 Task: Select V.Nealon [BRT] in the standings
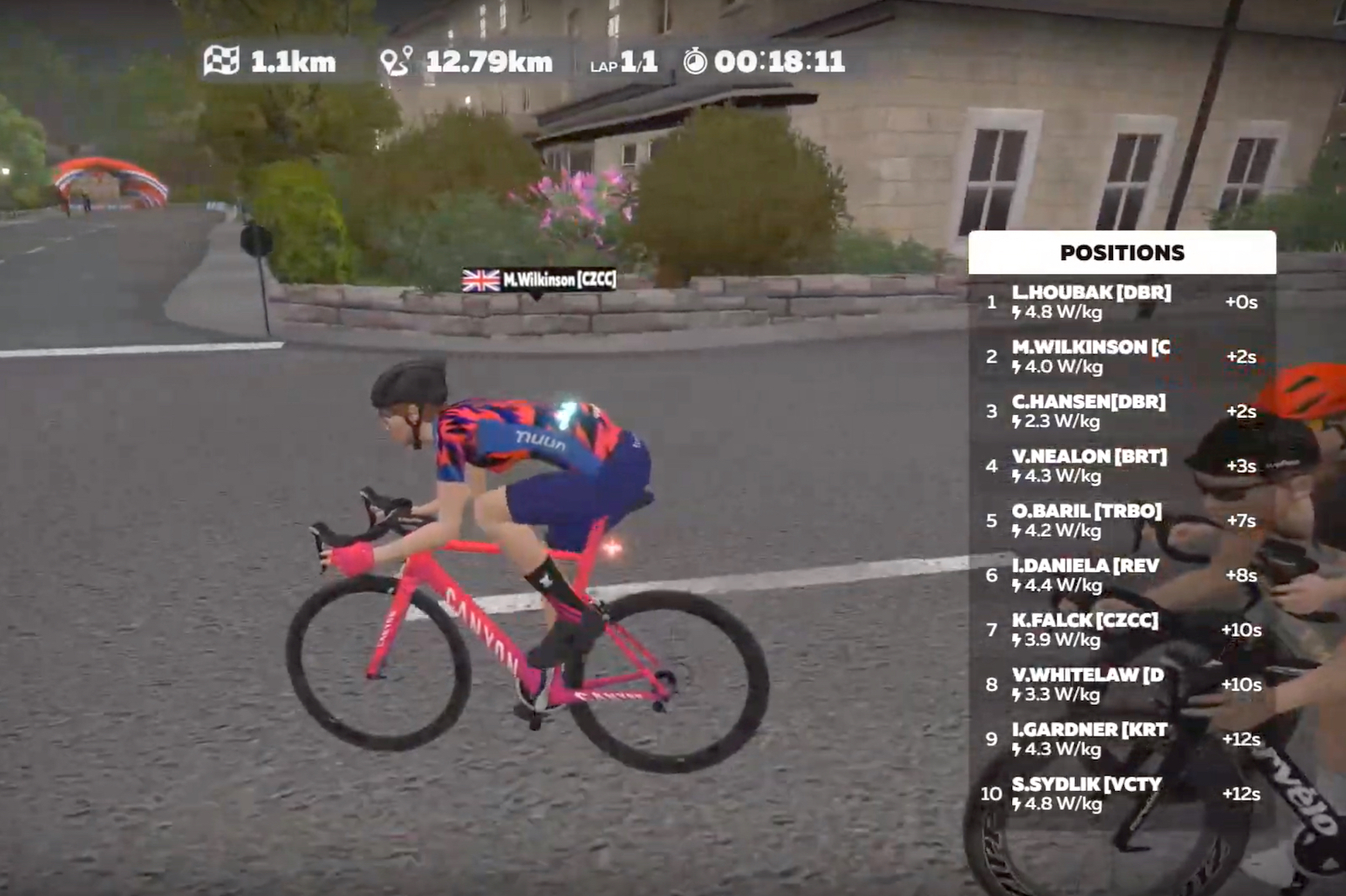(x=1121, y=466)
